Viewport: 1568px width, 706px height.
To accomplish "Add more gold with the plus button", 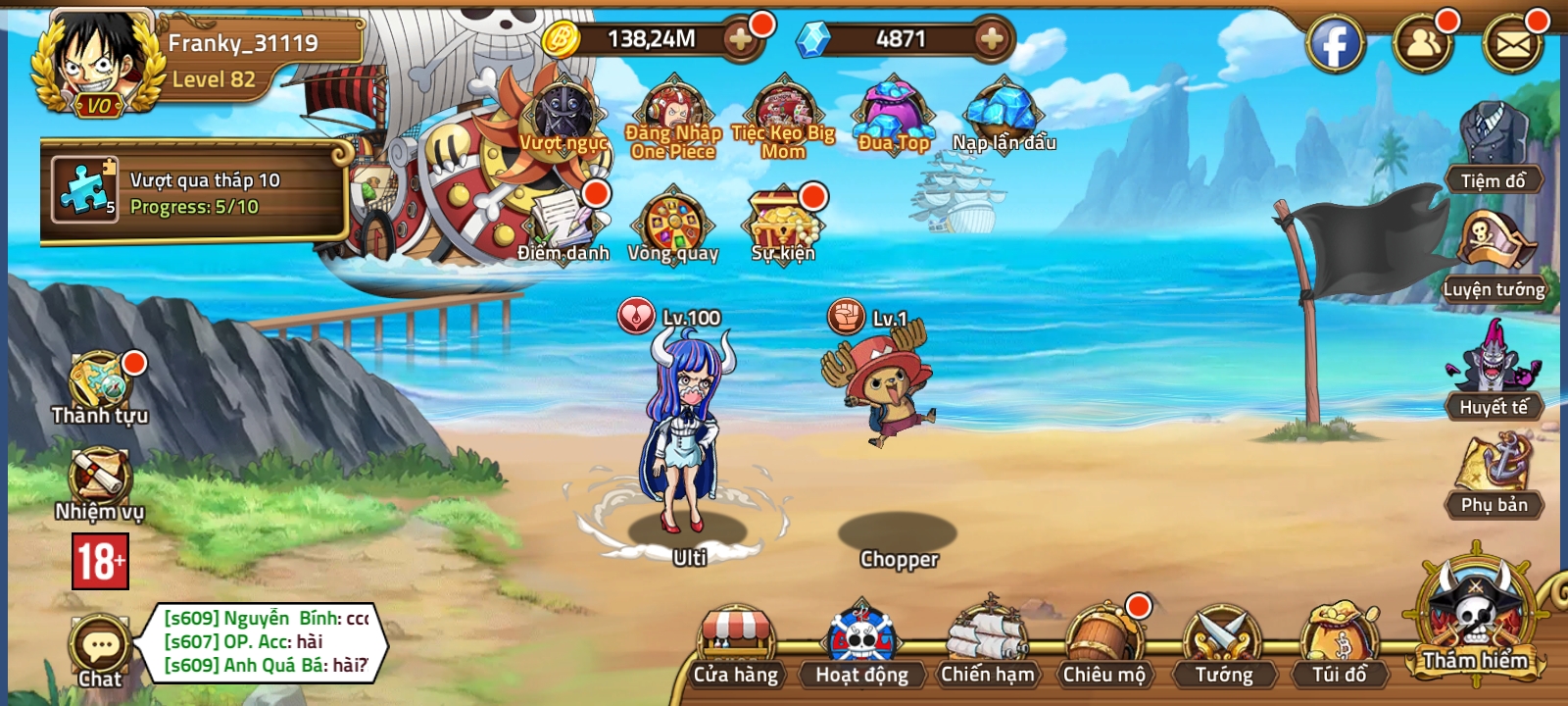I will (x=743, y=41).
